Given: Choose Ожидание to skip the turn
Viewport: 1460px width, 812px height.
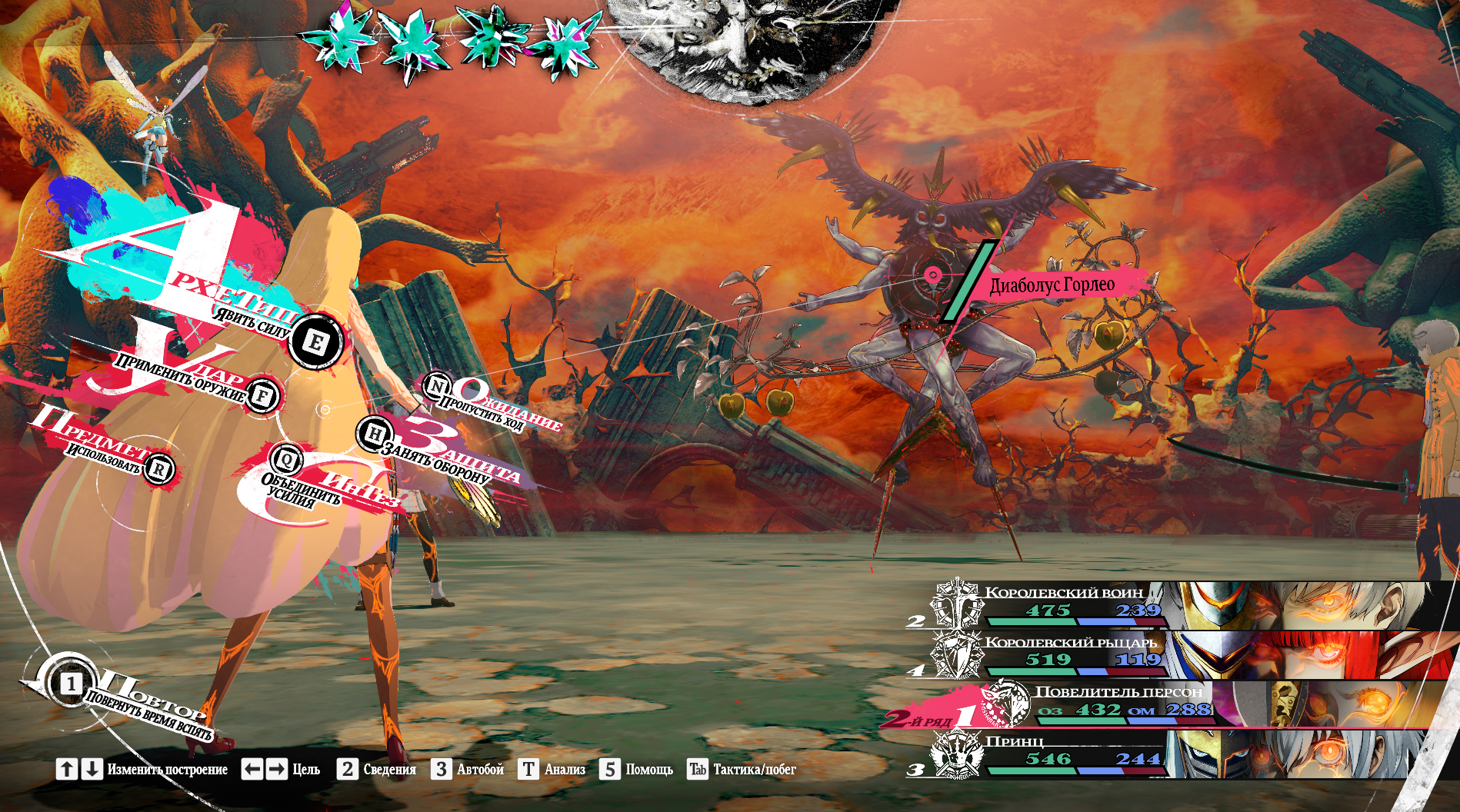Looking at the screenshot, I should 437,385.
